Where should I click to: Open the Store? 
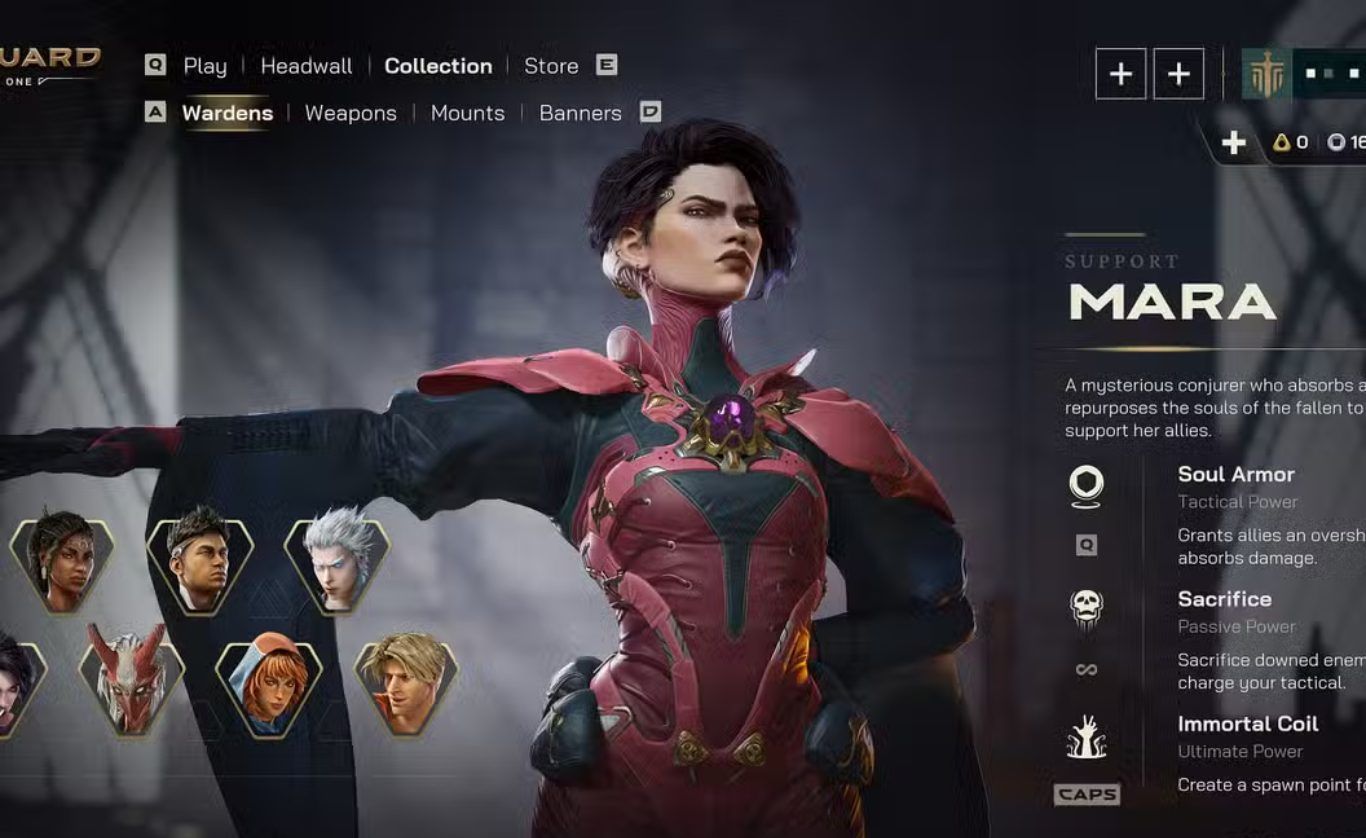click(551, 66)
